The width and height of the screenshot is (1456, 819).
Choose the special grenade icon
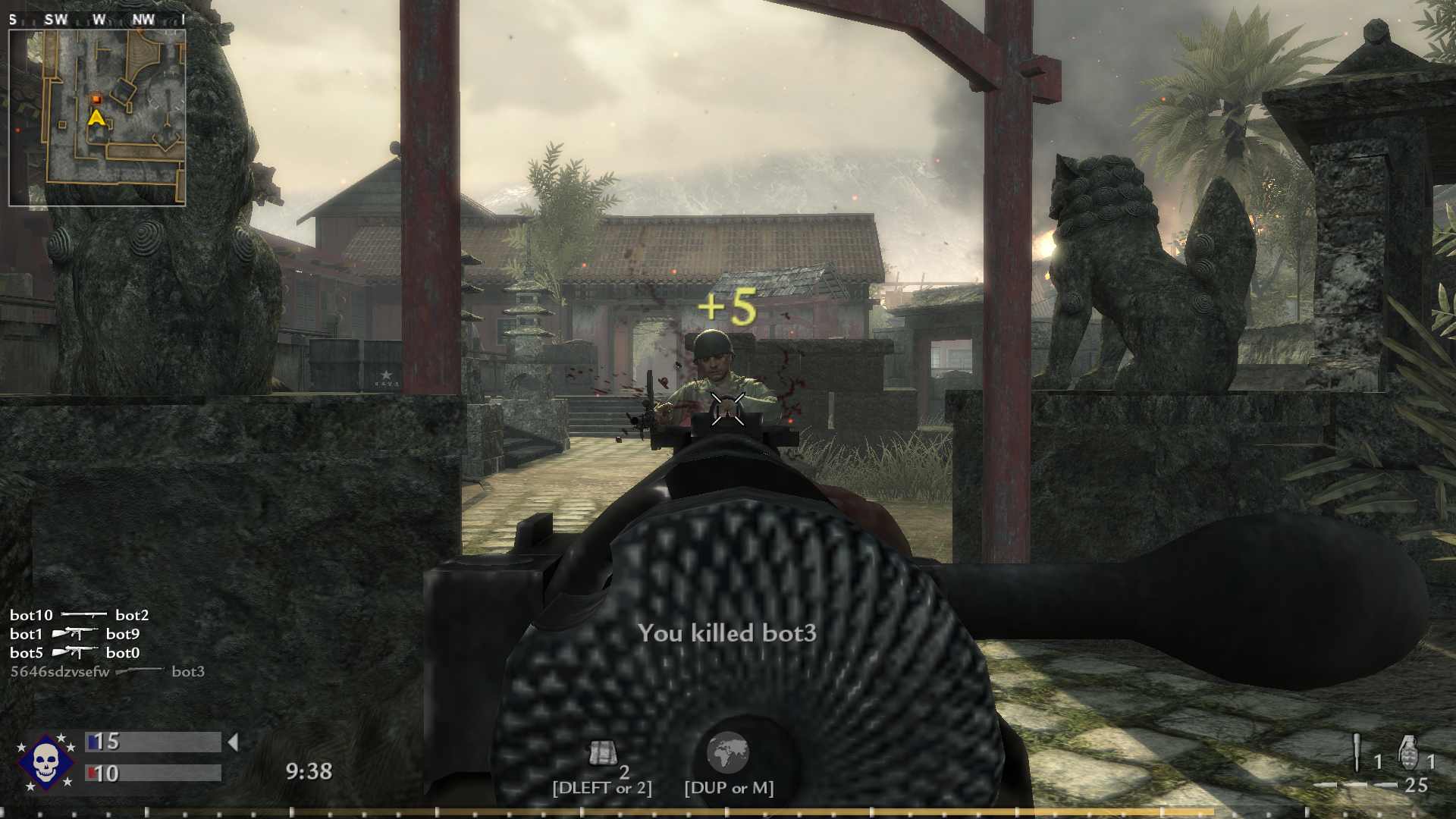coord(1357,753)
